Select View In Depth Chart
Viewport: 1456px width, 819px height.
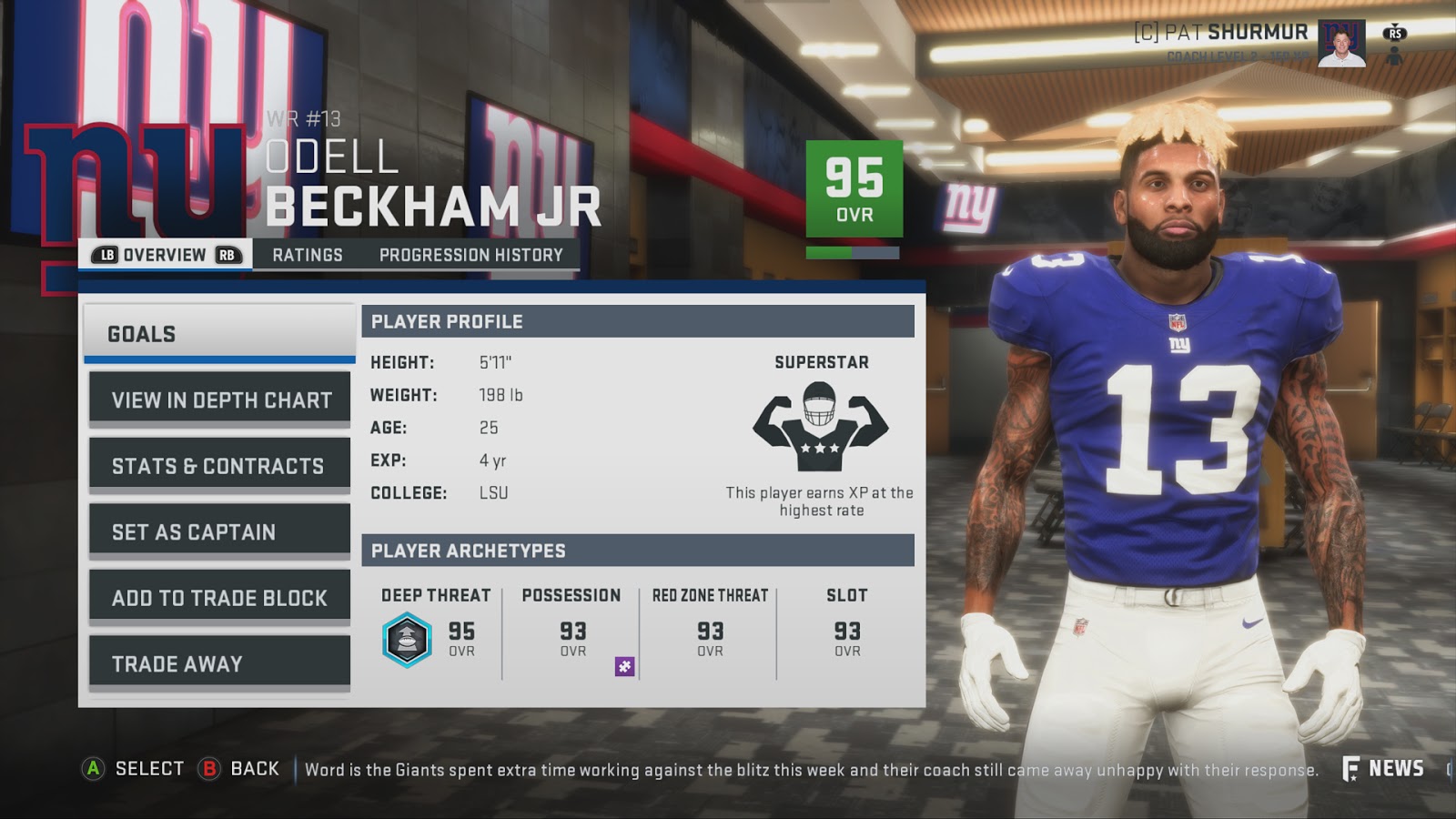[x=218, y=399]
